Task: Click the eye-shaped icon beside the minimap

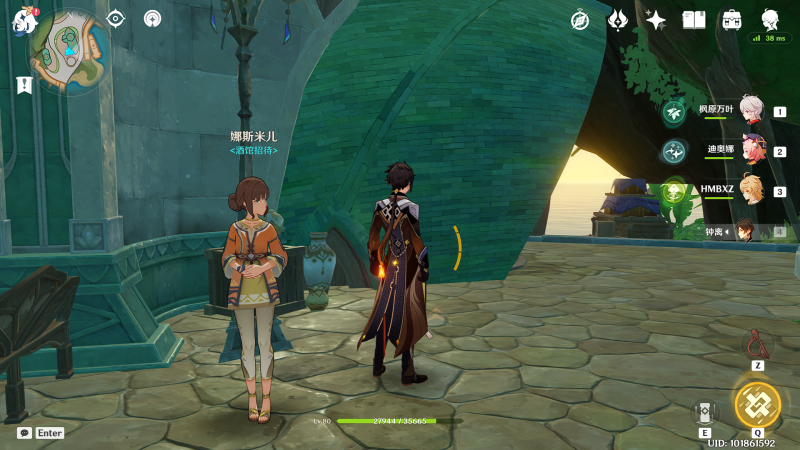Action: tap(116, 18)
